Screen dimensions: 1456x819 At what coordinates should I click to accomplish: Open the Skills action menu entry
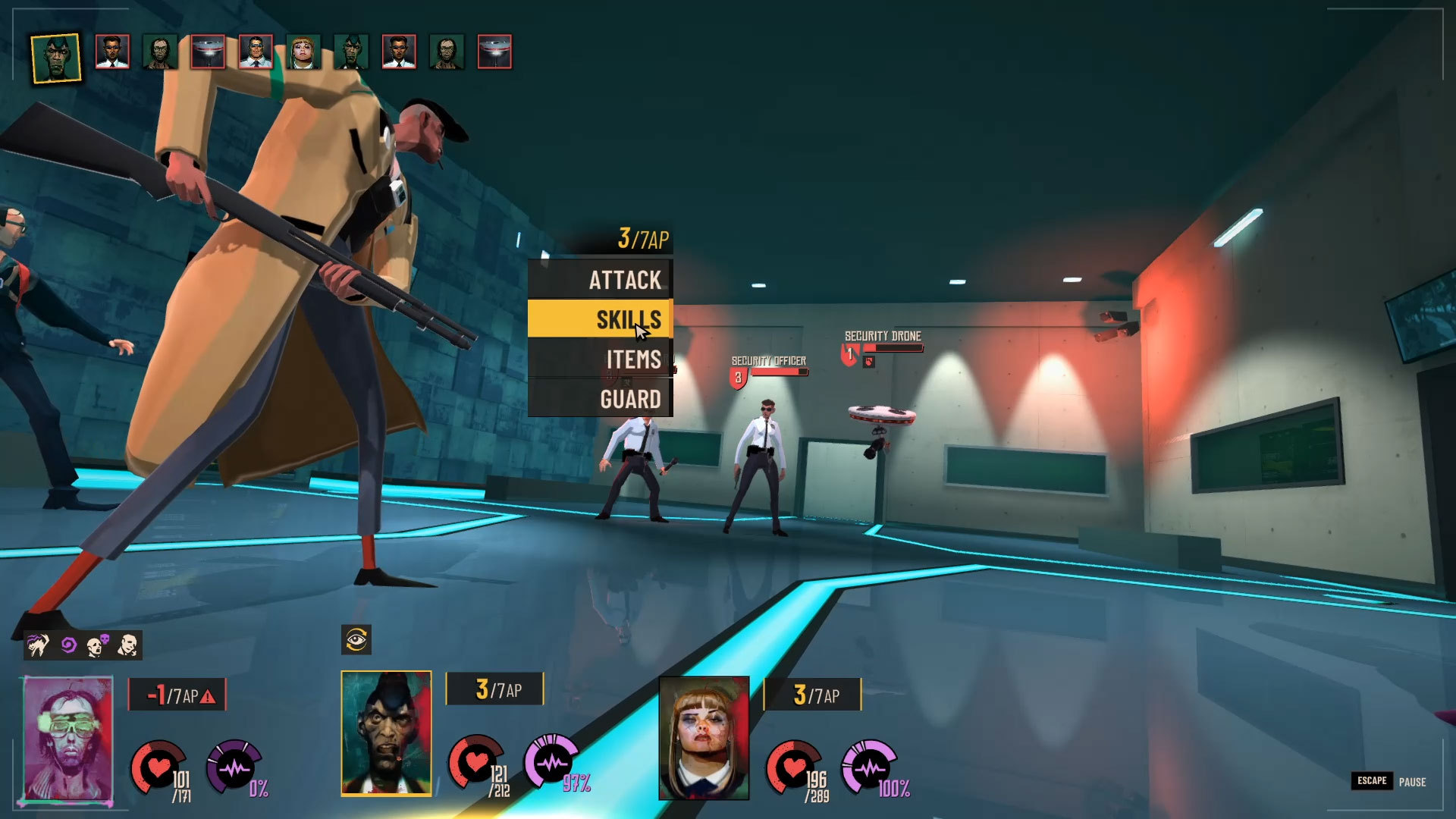600,319
